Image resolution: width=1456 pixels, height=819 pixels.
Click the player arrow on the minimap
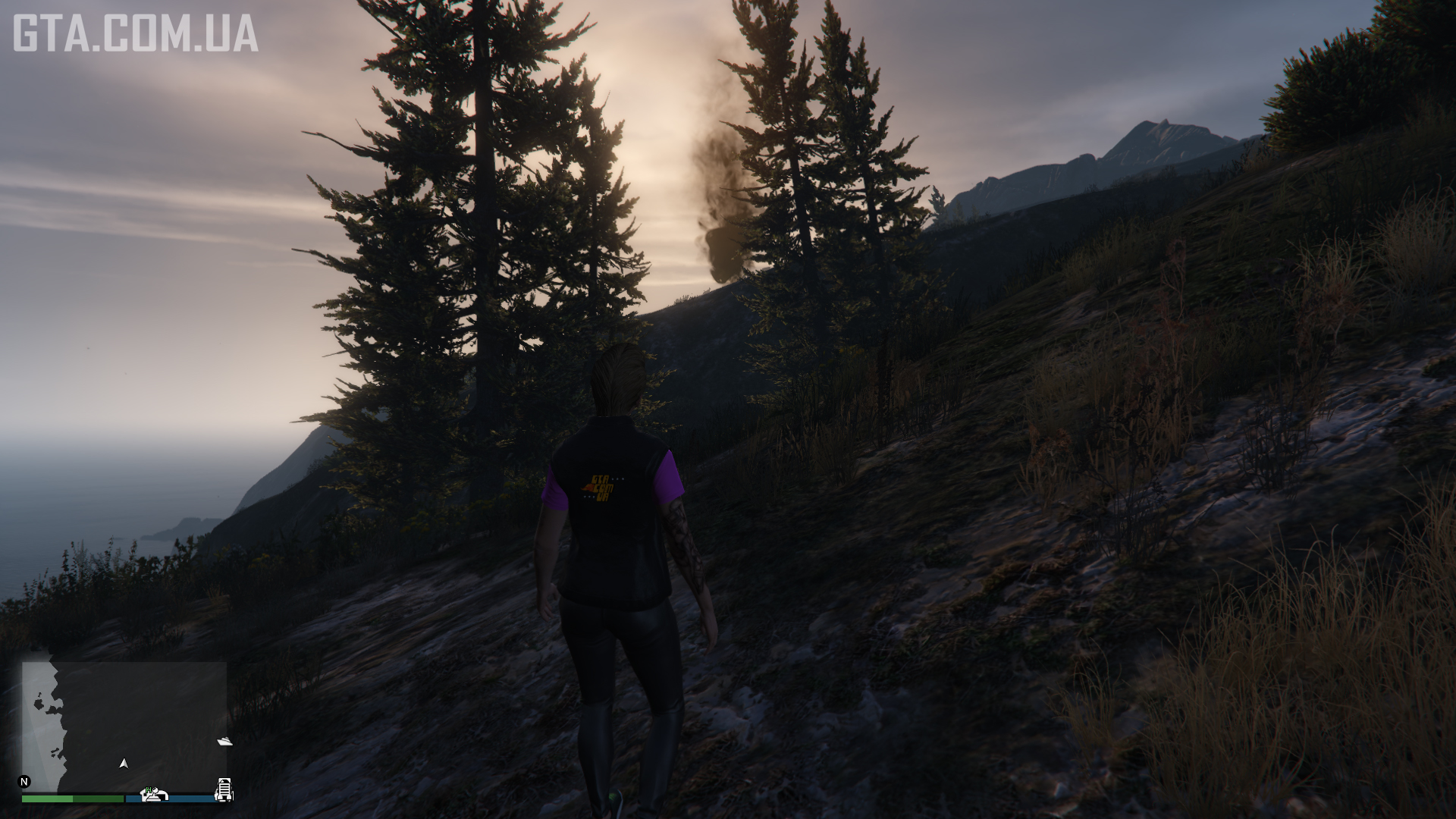point(124,764)
